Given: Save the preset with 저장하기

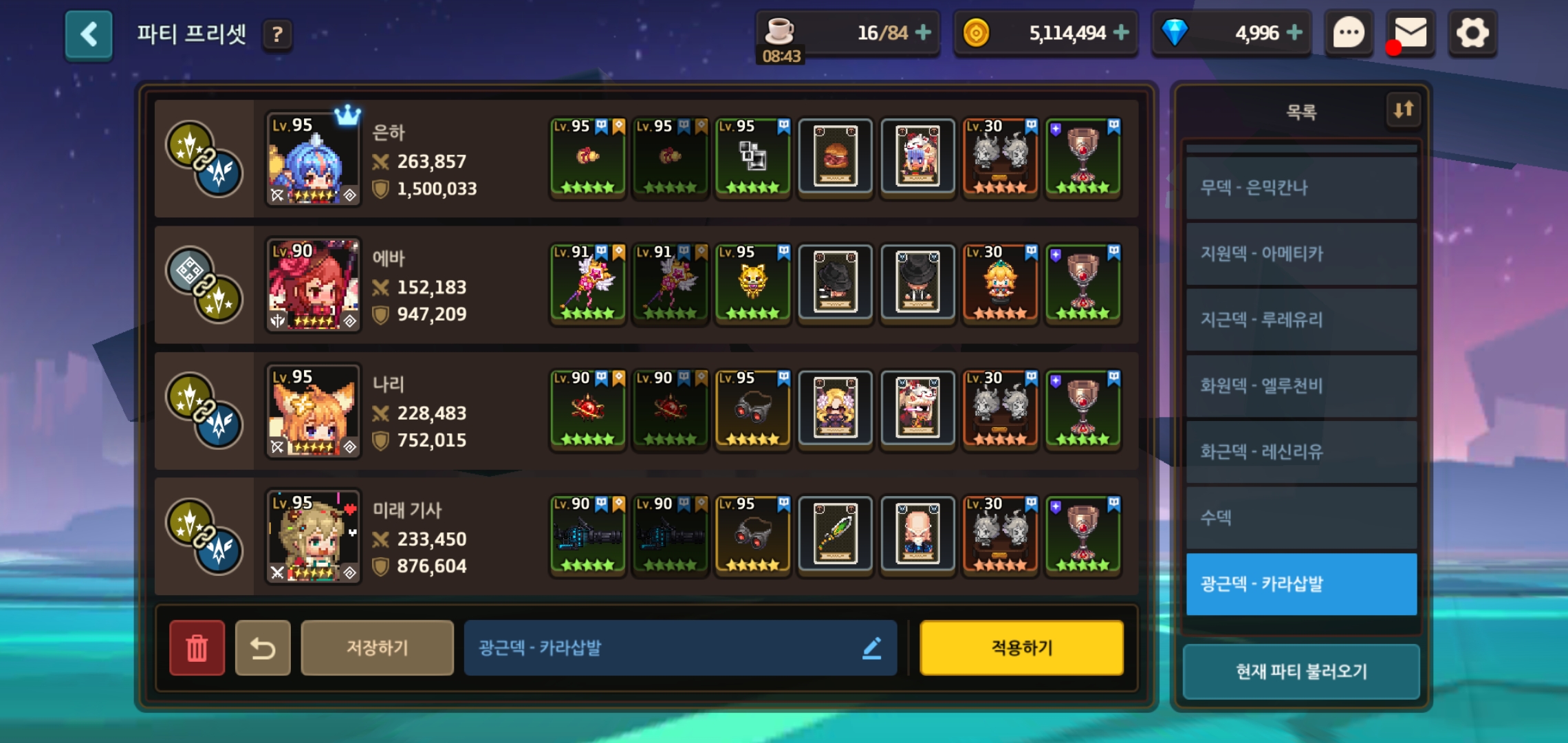Looking at the screenshot, I should coord(377,648).
